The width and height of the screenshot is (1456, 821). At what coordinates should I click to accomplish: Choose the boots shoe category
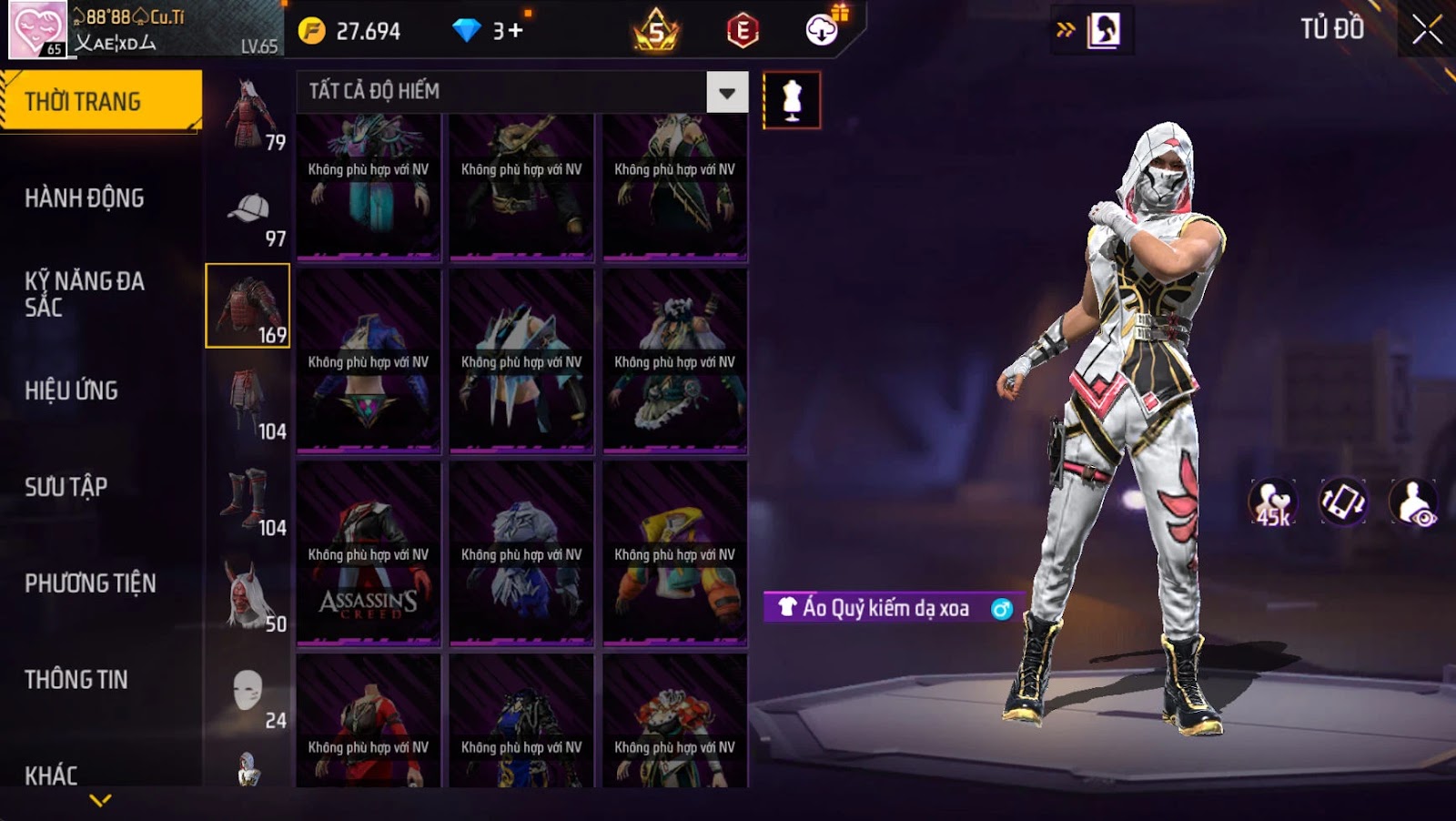(247, 499)
